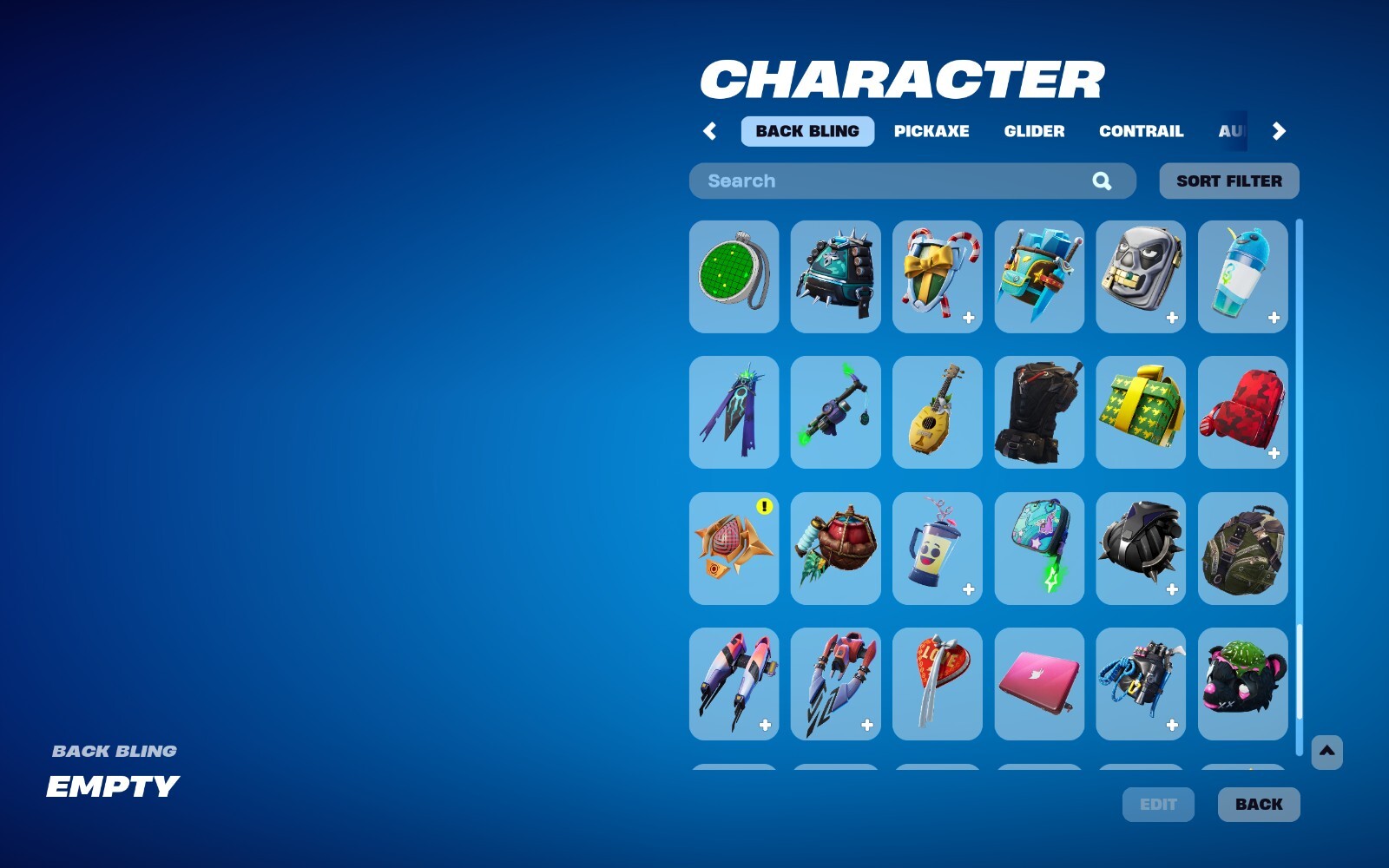The height and width of the screenshot is (868, 1389).
Task: Switch to the PICKAXE tab
Action: (932, 131)
